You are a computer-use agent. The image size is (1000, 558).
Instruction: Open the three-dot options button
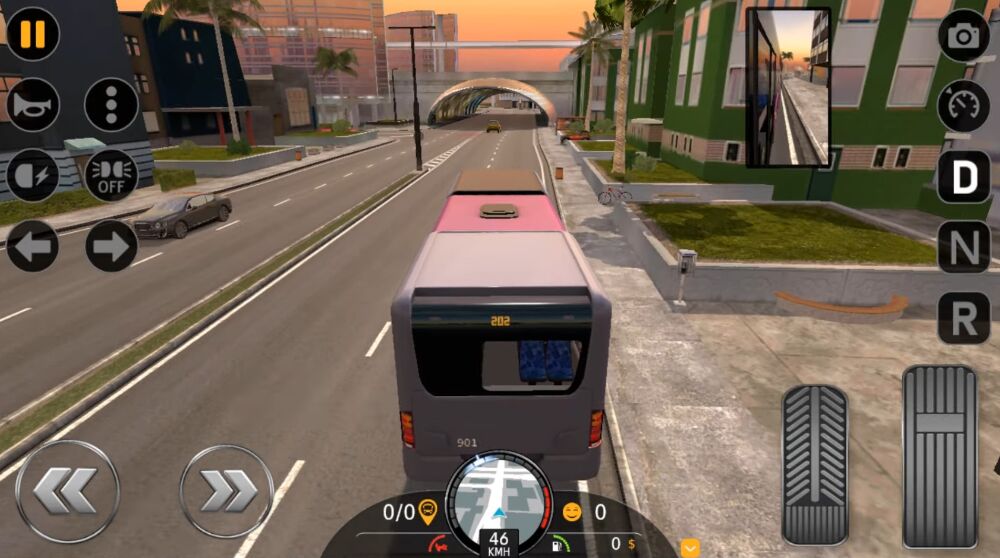111,105
